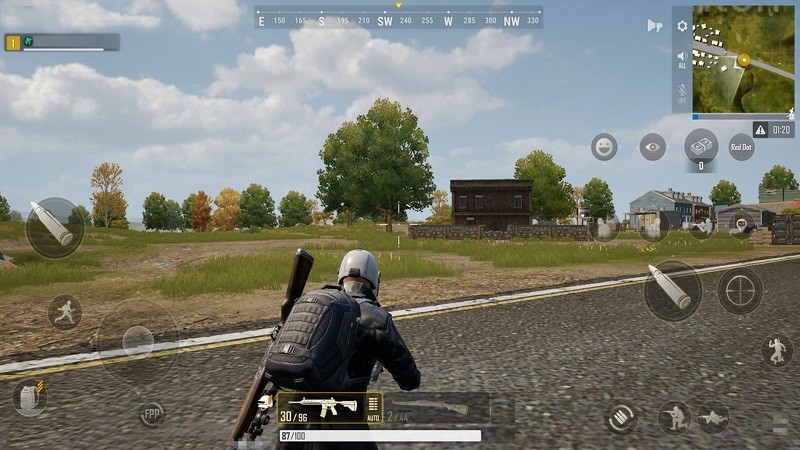Fire using the left-side bullet button
Viewport: 800px width, 450px height.
pos(54,227)
